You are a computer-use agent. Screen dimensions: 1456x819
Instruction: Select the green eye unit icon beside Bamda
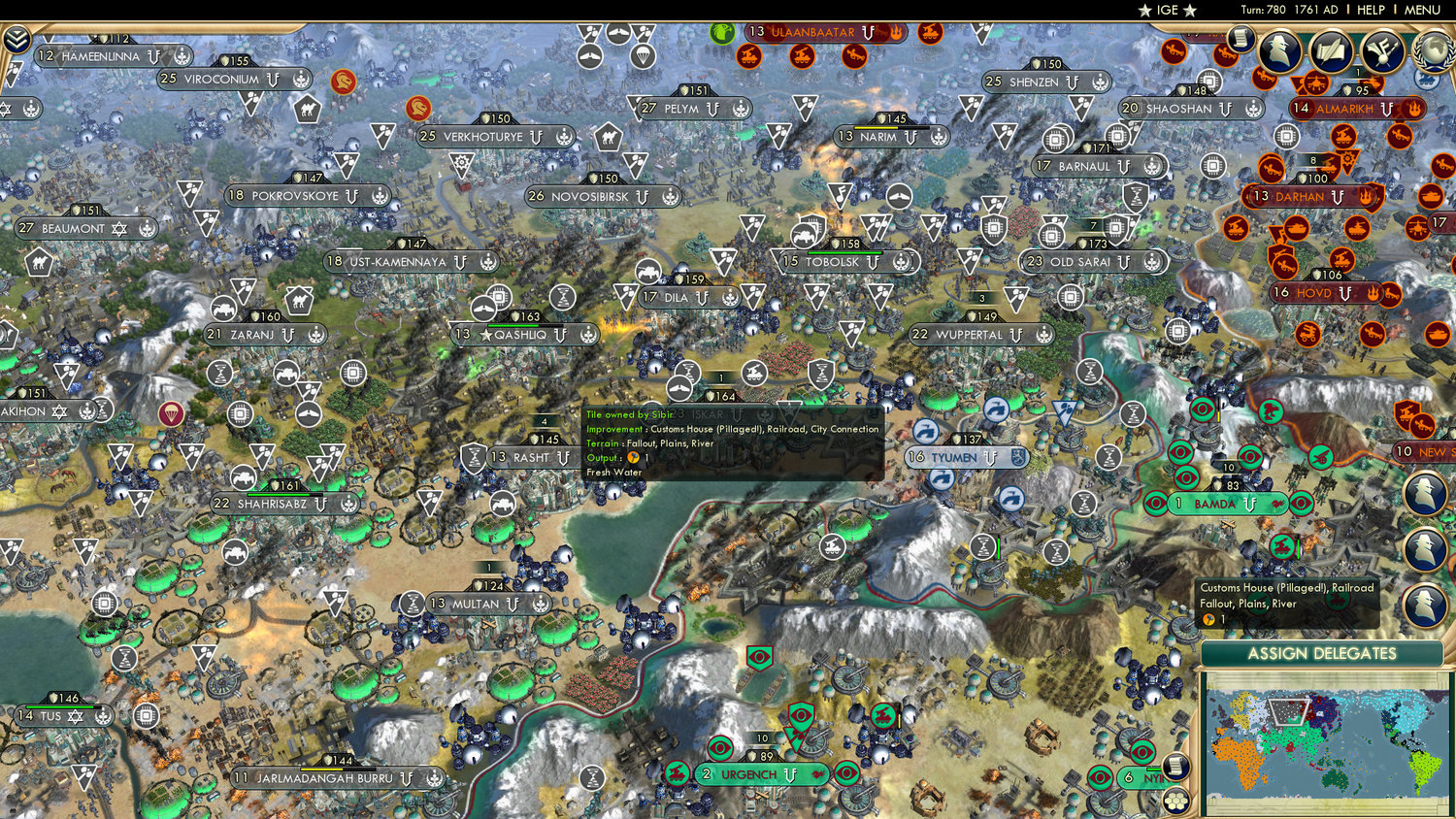click(x=1155, y=504)
